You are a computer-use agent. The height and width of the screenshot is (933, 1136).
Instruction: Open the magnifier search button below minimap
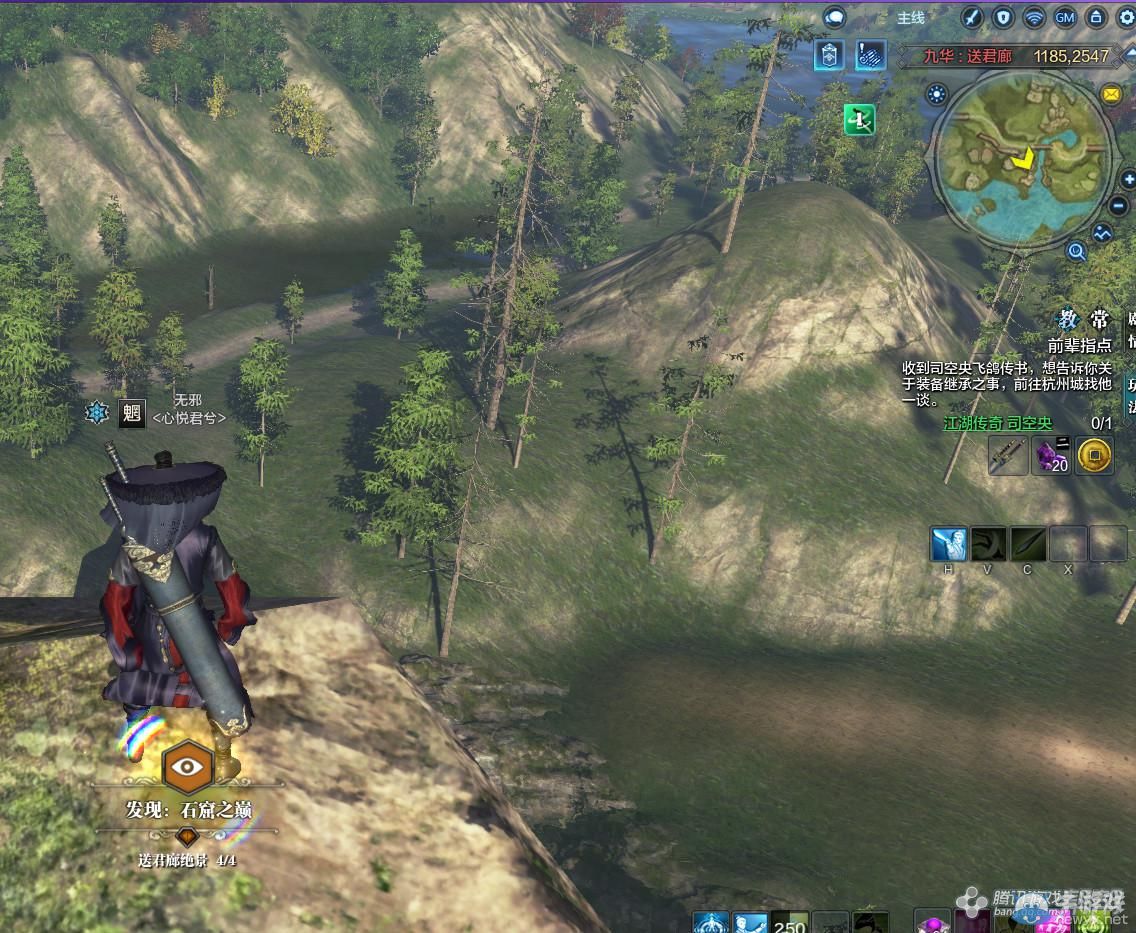1076,251
